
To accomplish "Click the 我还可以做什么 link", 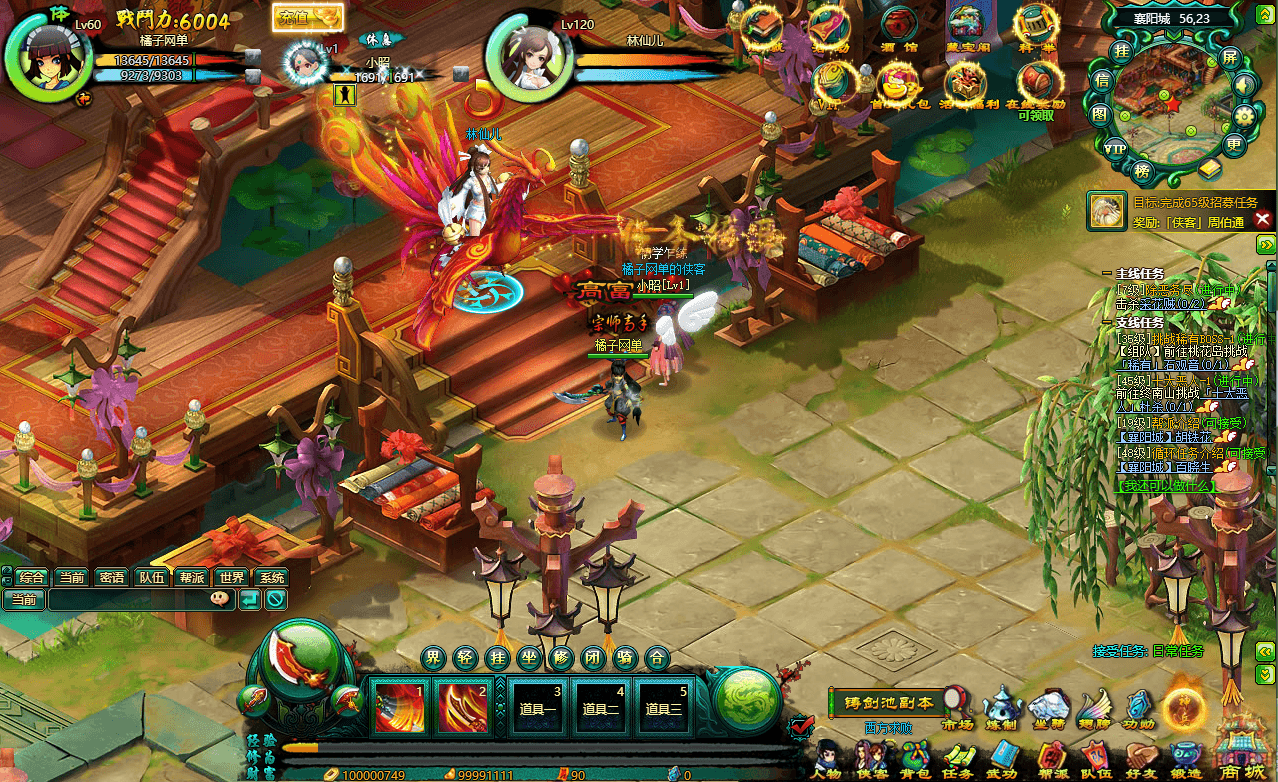I will (x=1165, y=486).
